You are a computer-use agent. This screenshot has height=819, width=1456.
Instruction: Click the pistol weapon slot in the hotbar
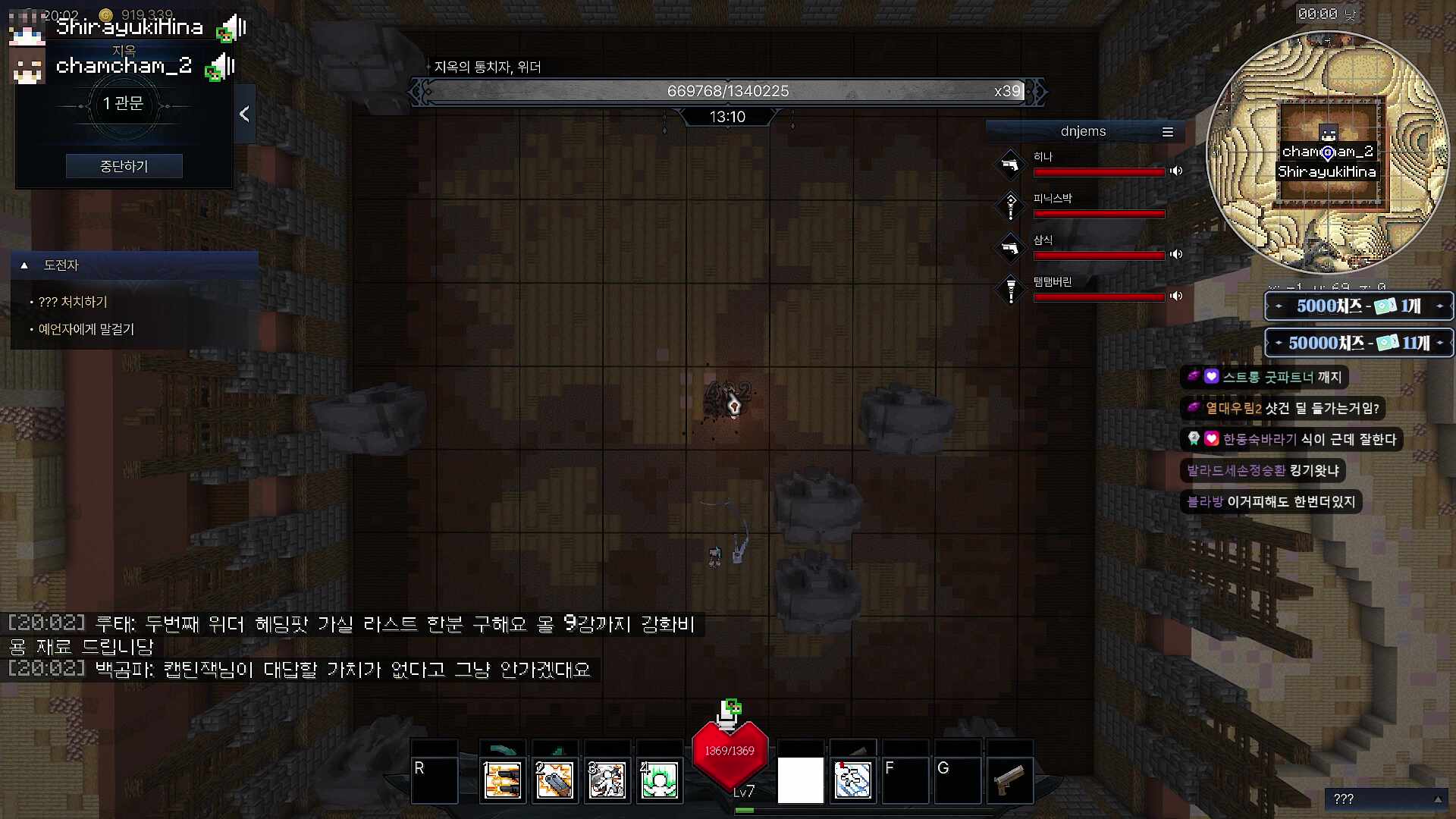[1010, 779]
